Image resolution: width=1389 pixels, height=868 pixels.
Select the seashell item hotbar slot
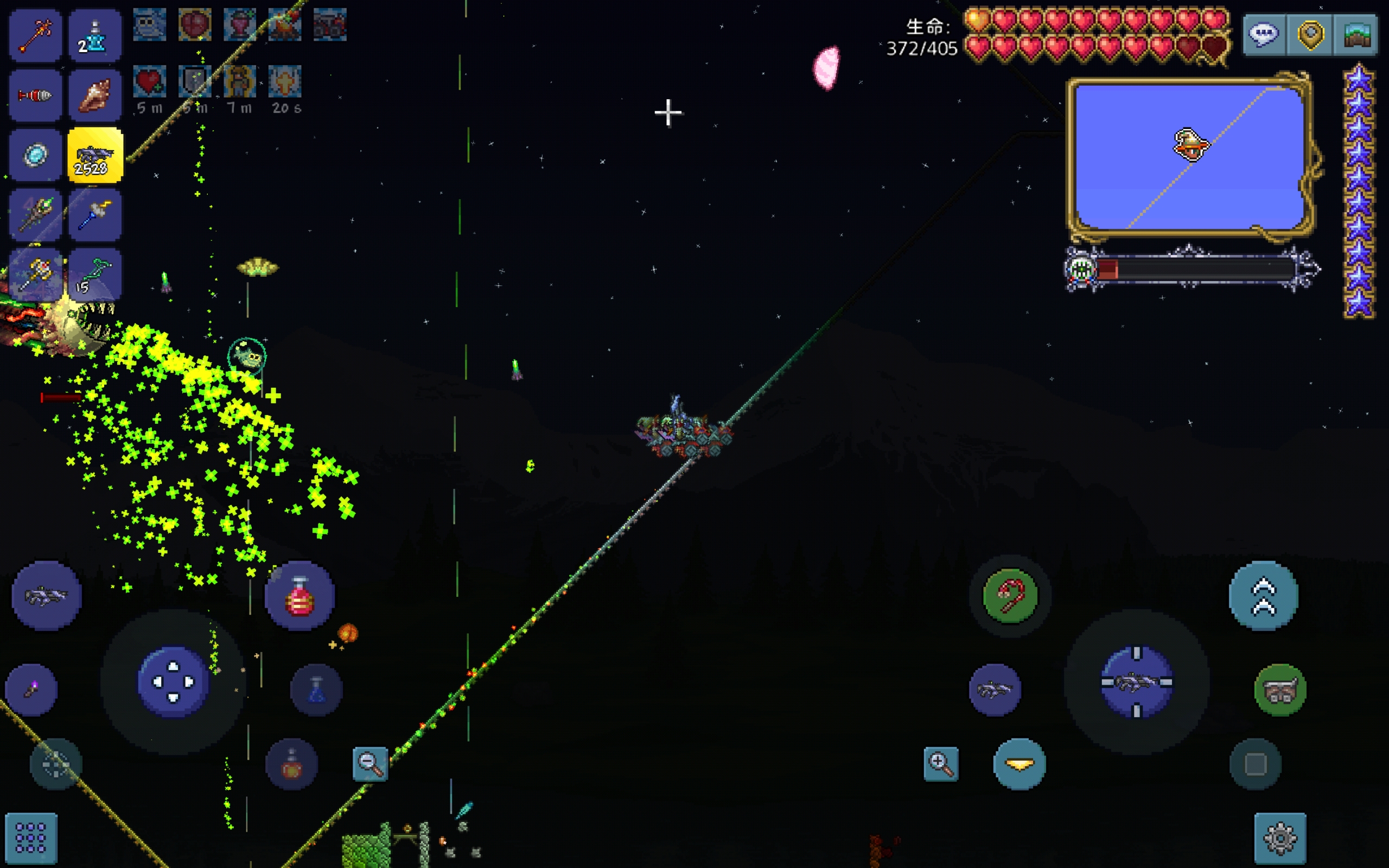tap(95, 95)
